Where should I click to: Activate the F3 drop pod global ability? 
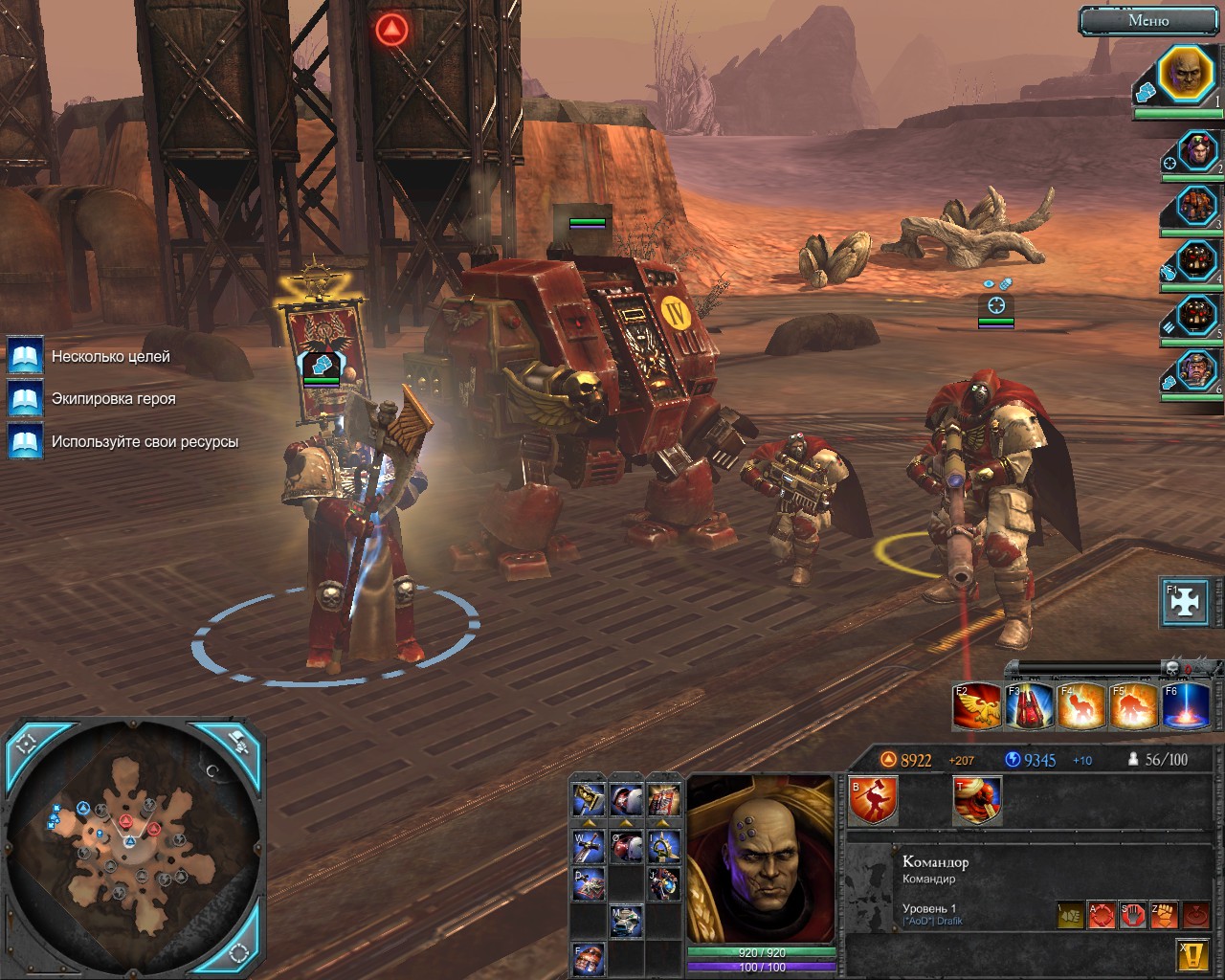coord(1030,706)
